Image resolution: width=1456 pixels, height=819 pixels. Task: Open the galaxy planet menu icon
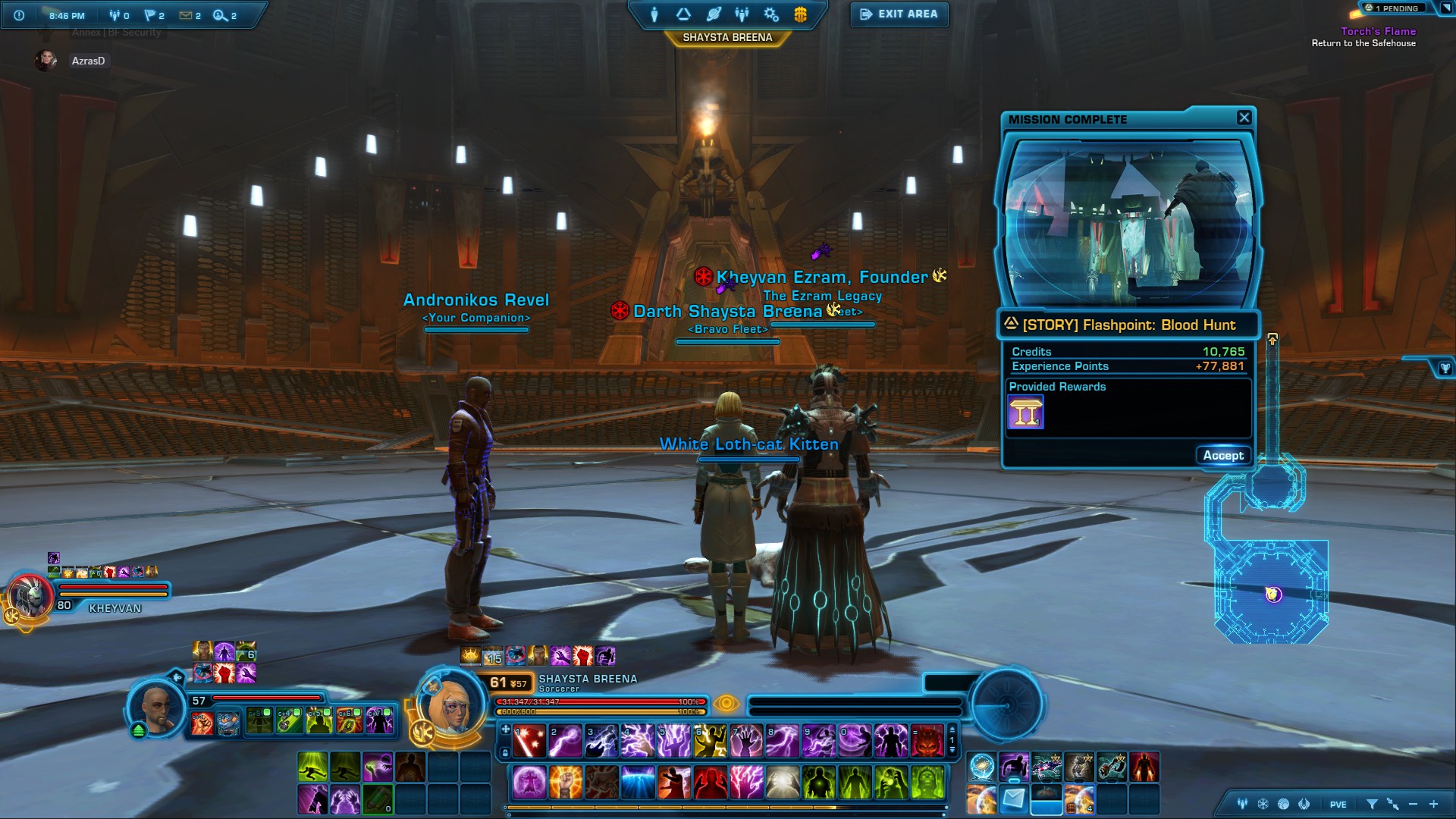tap(713, 14)
